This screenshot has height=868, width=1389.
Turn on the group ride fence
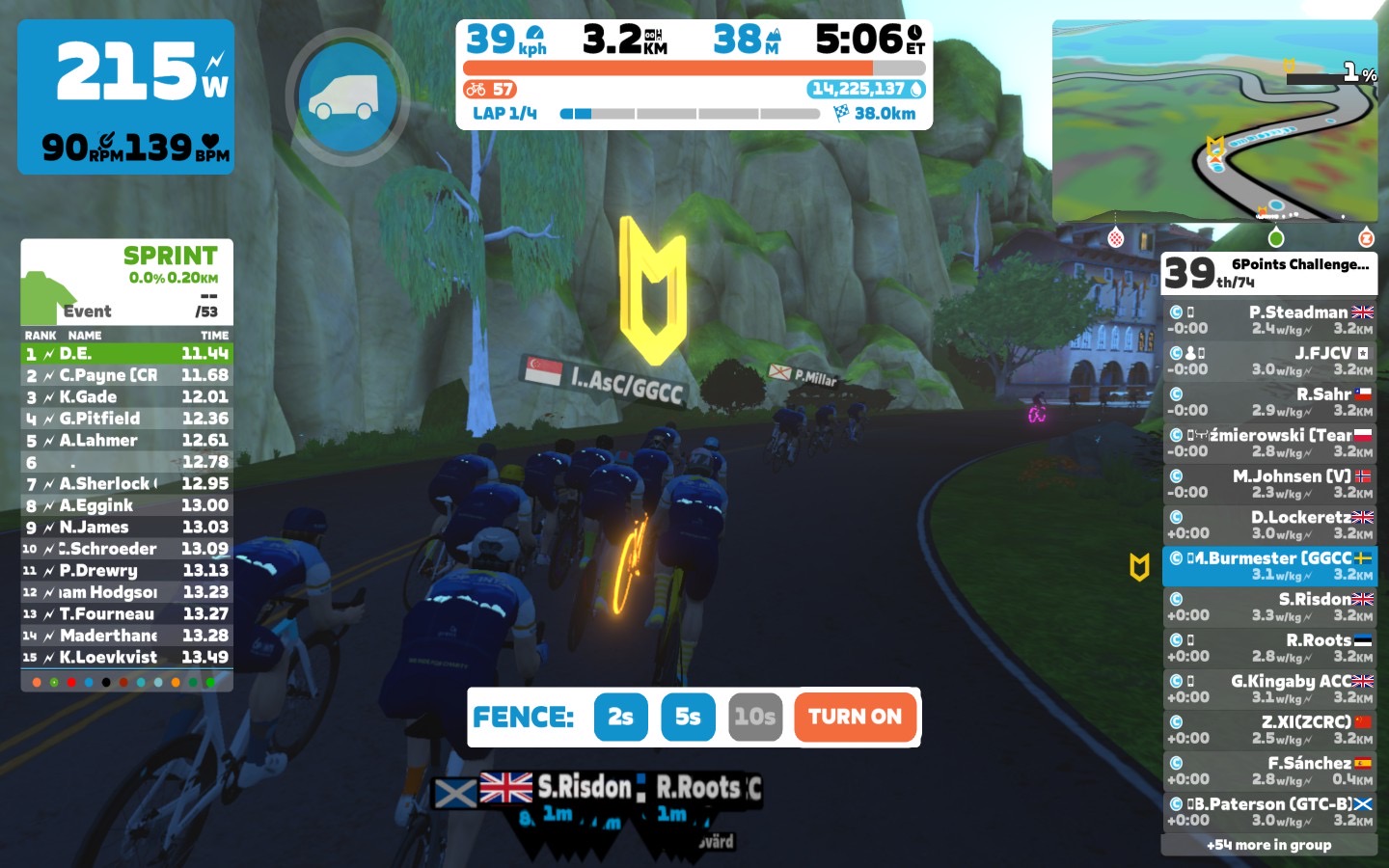point(855,718)
